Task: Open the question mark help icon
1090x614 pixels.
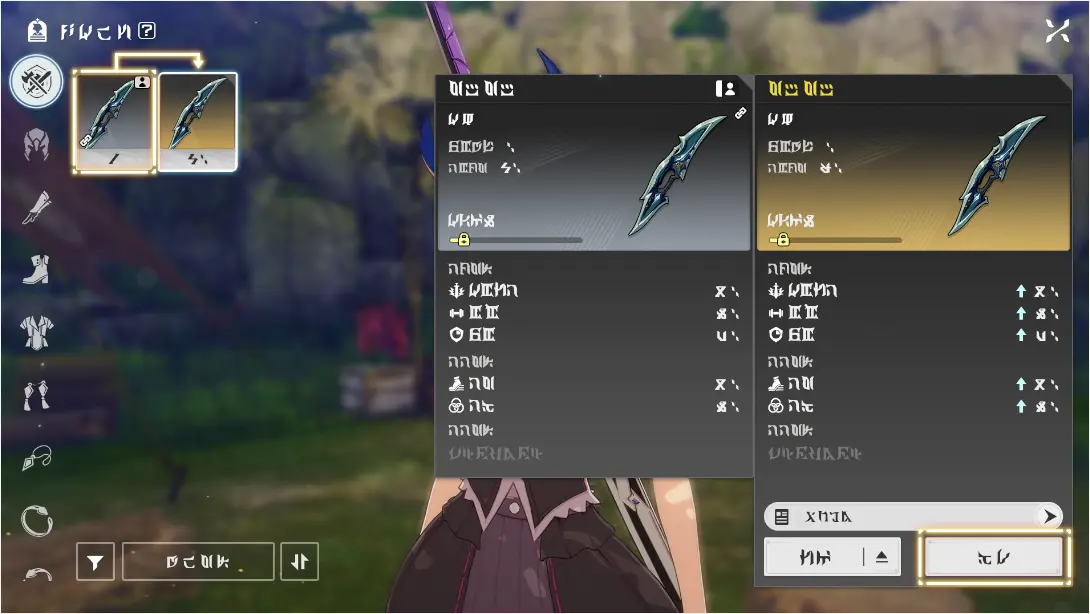Action: [x=147, y=31]
